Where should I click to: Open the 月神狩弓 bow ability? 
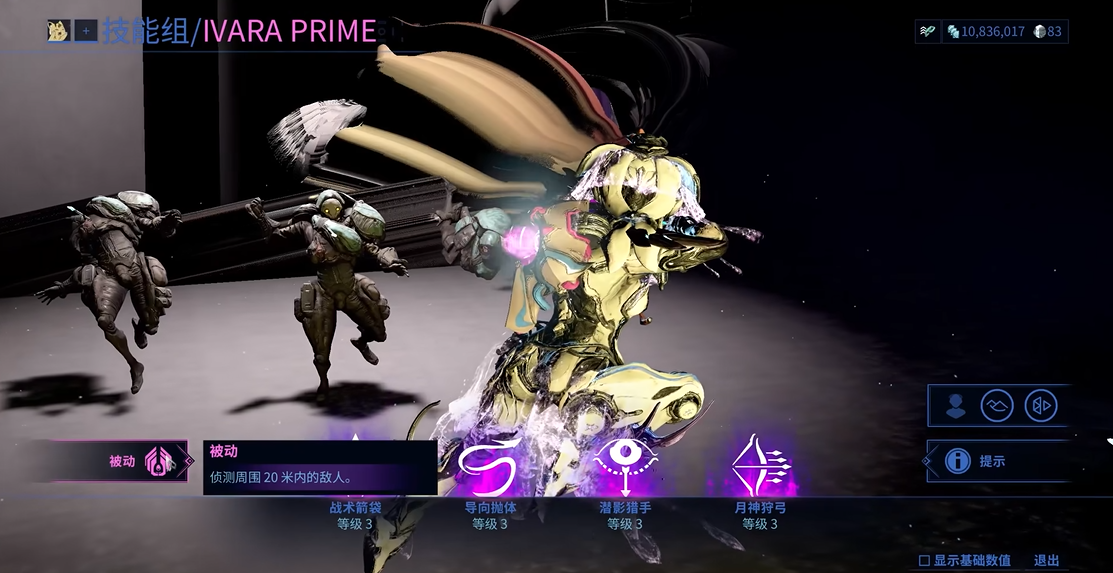click(760, 466)
